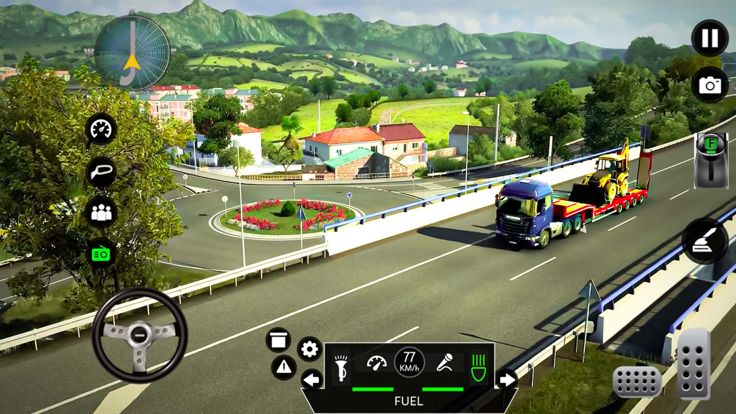Image resolution: width=736 pixels, height=414 pixels.
Task: Open the passengers group icon
Action: click(x=101, y=212)
